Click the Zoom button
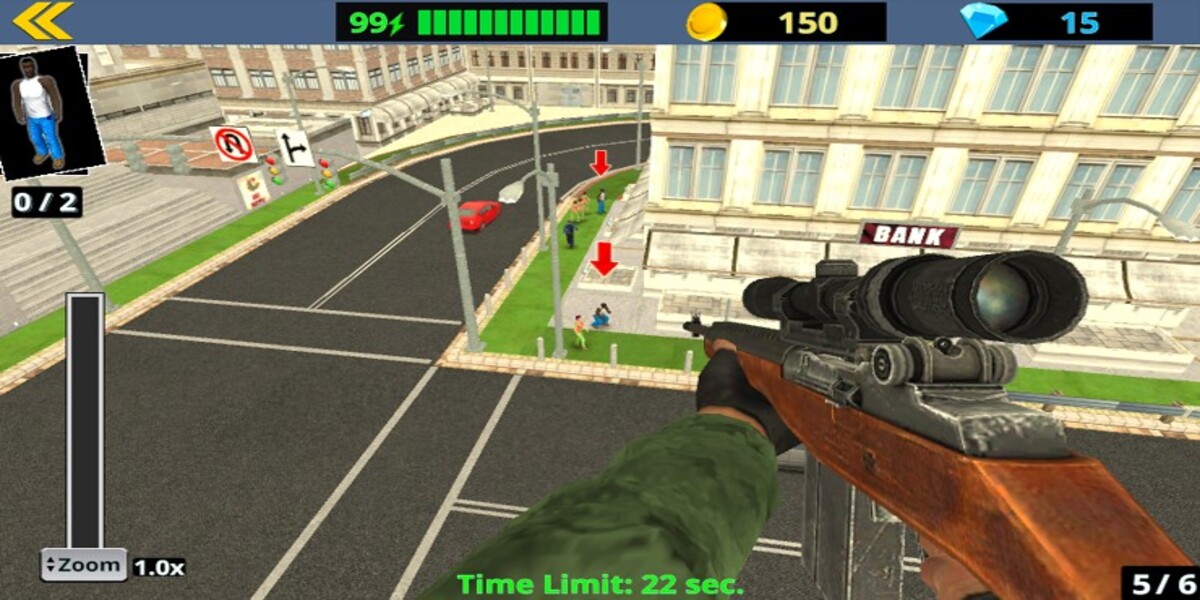 click(x=83, y=565)
